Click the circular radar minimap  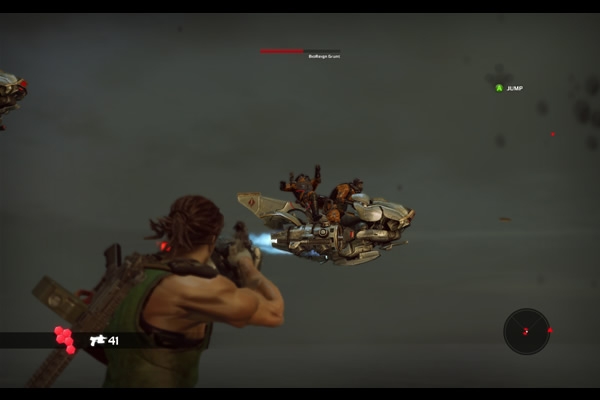pyautogui.click(x=526, y=331)
